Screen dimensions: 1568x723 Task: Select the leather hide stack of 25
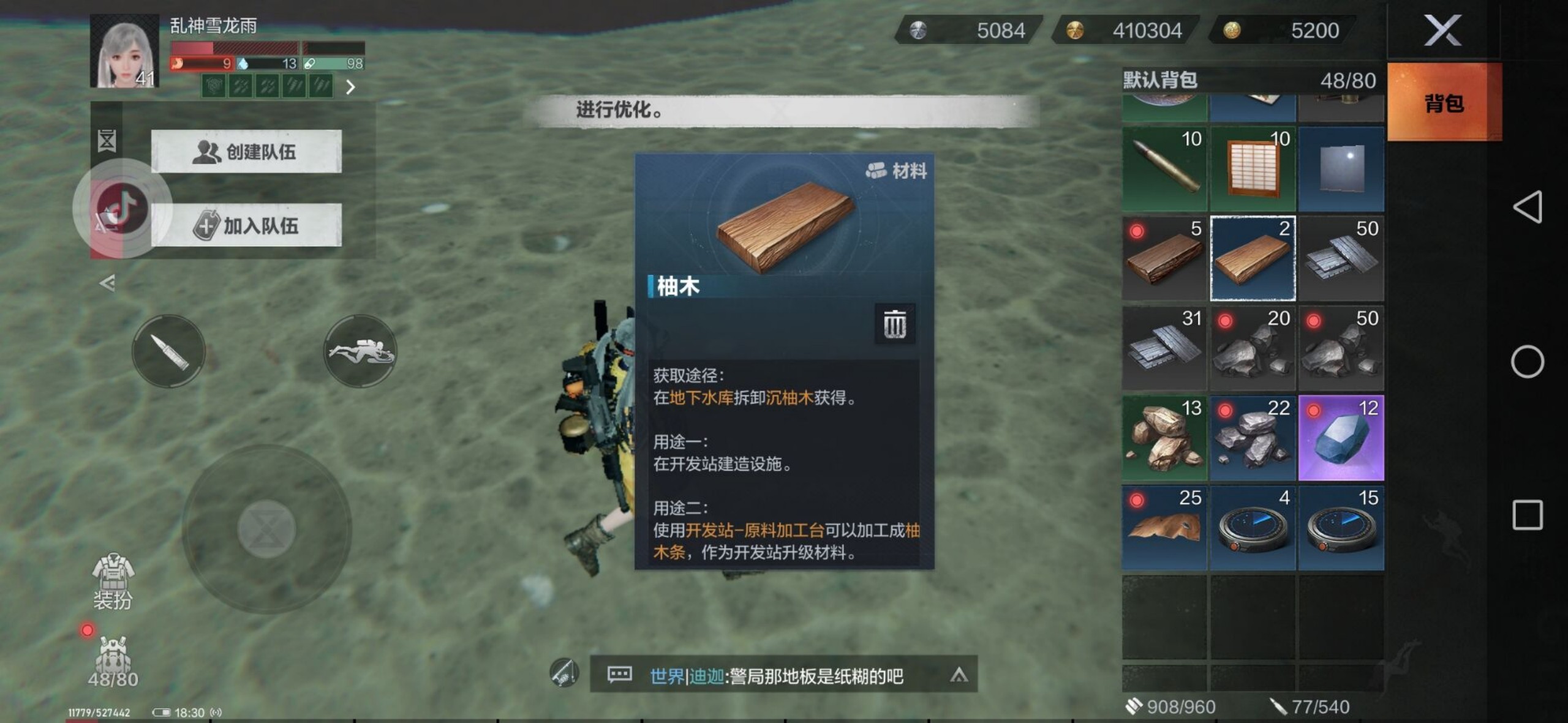[1164, 528]
